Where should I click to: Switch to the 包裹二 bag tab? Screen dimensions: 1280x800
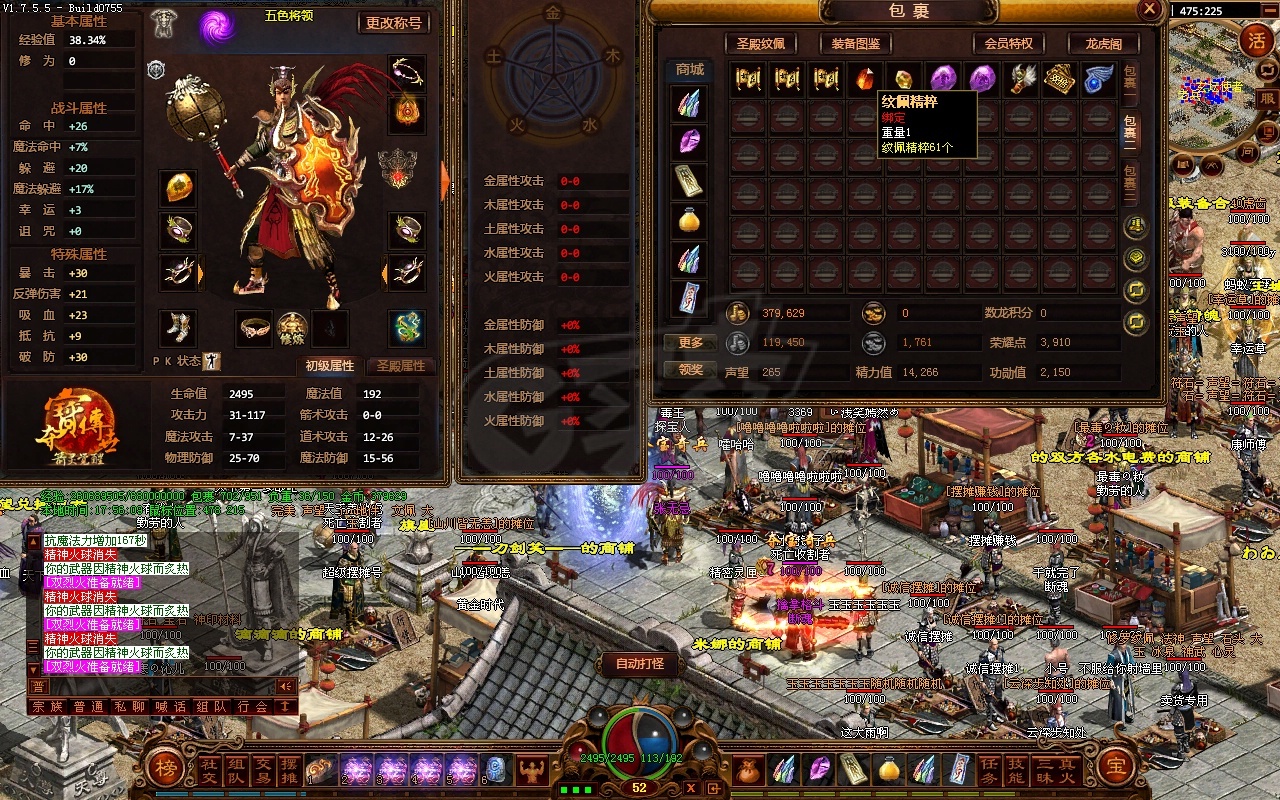click(x=1129, y=129)
